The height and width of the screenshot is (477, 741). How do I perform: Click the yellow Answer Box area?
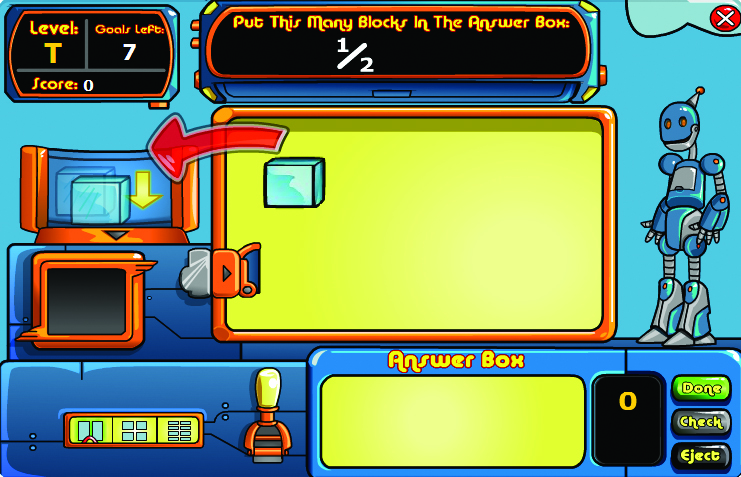pos(452,420)
